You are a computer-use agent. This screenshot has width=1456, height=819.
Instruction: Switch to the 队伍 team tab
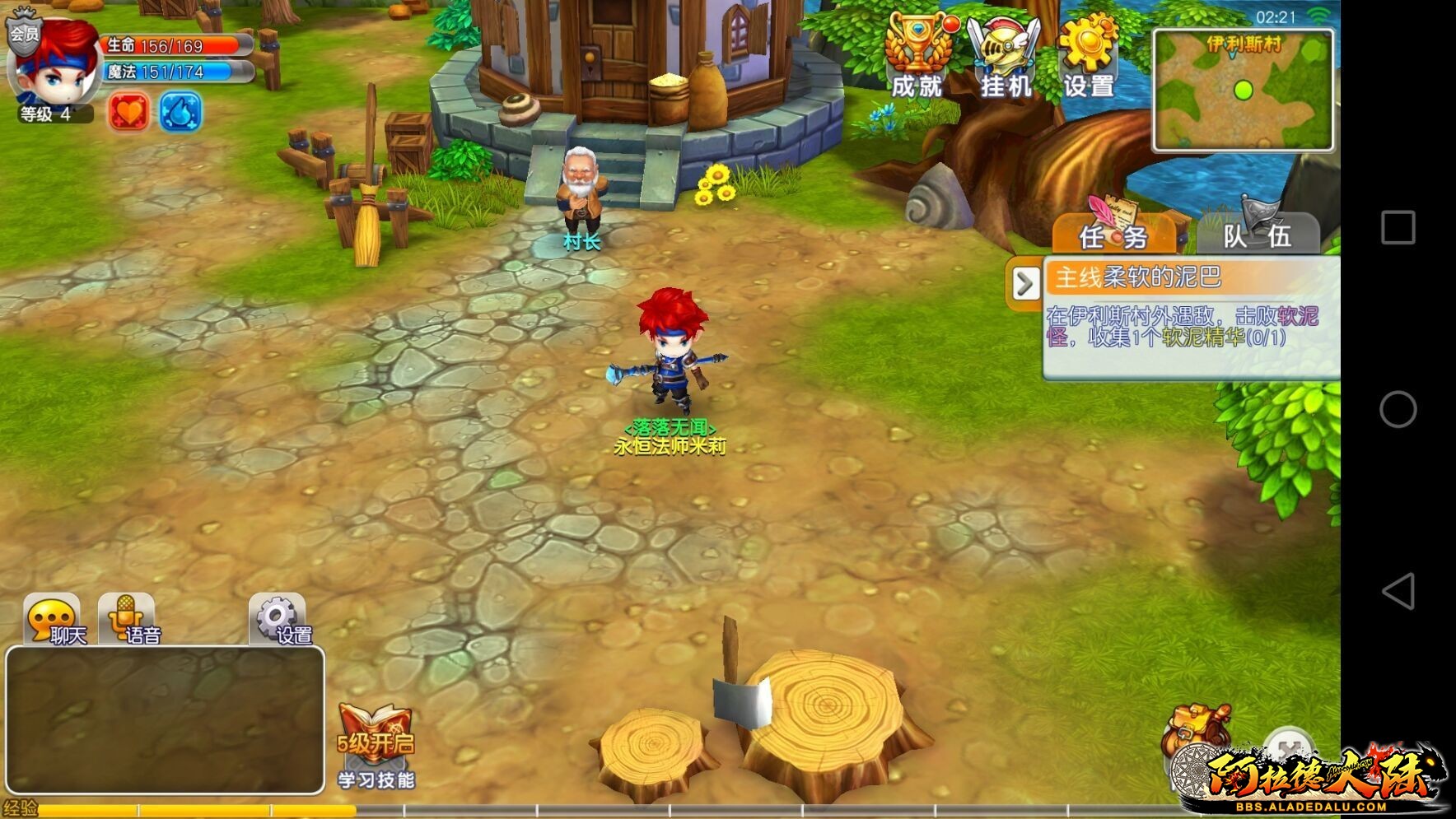[x=1257, y=234]
